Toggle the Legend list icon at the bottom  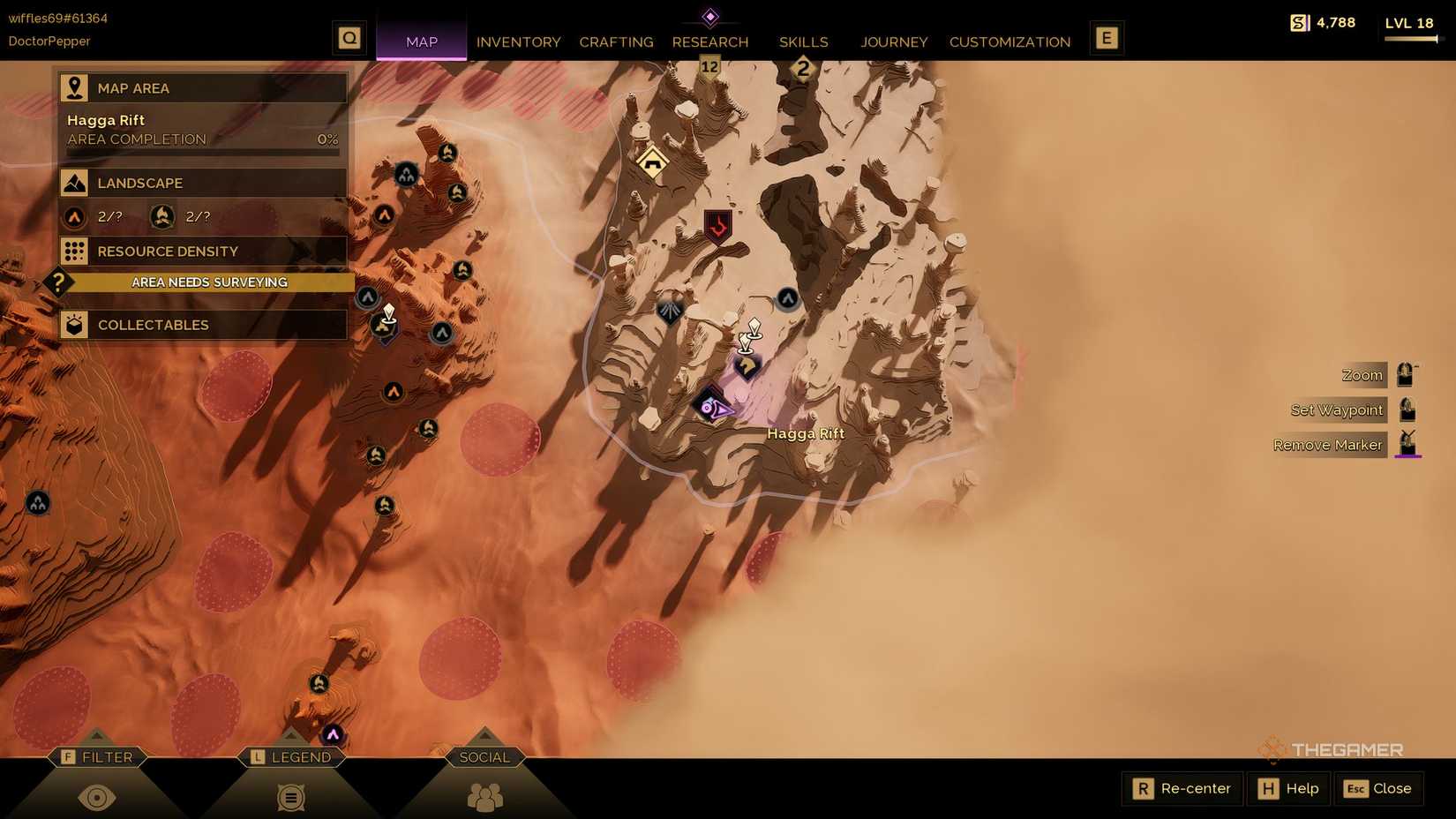coord(291,797)
